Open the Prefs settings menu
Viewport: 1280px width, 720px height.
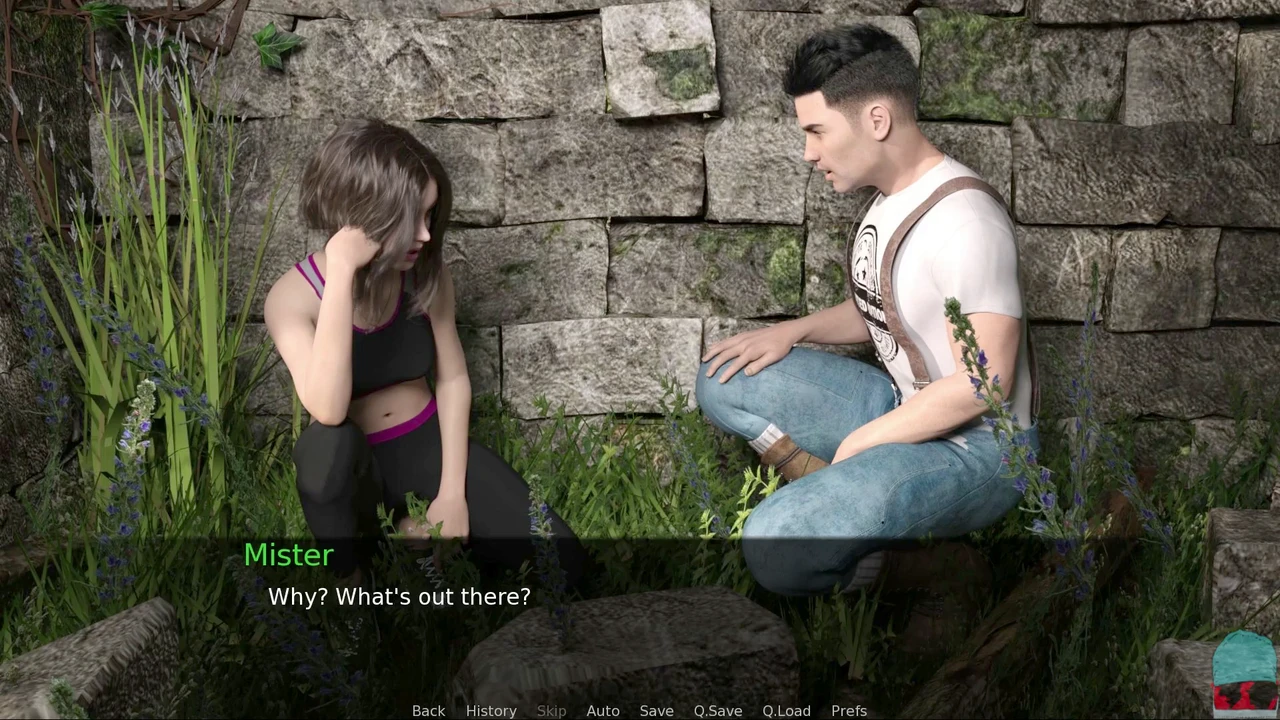pos(849,710)
